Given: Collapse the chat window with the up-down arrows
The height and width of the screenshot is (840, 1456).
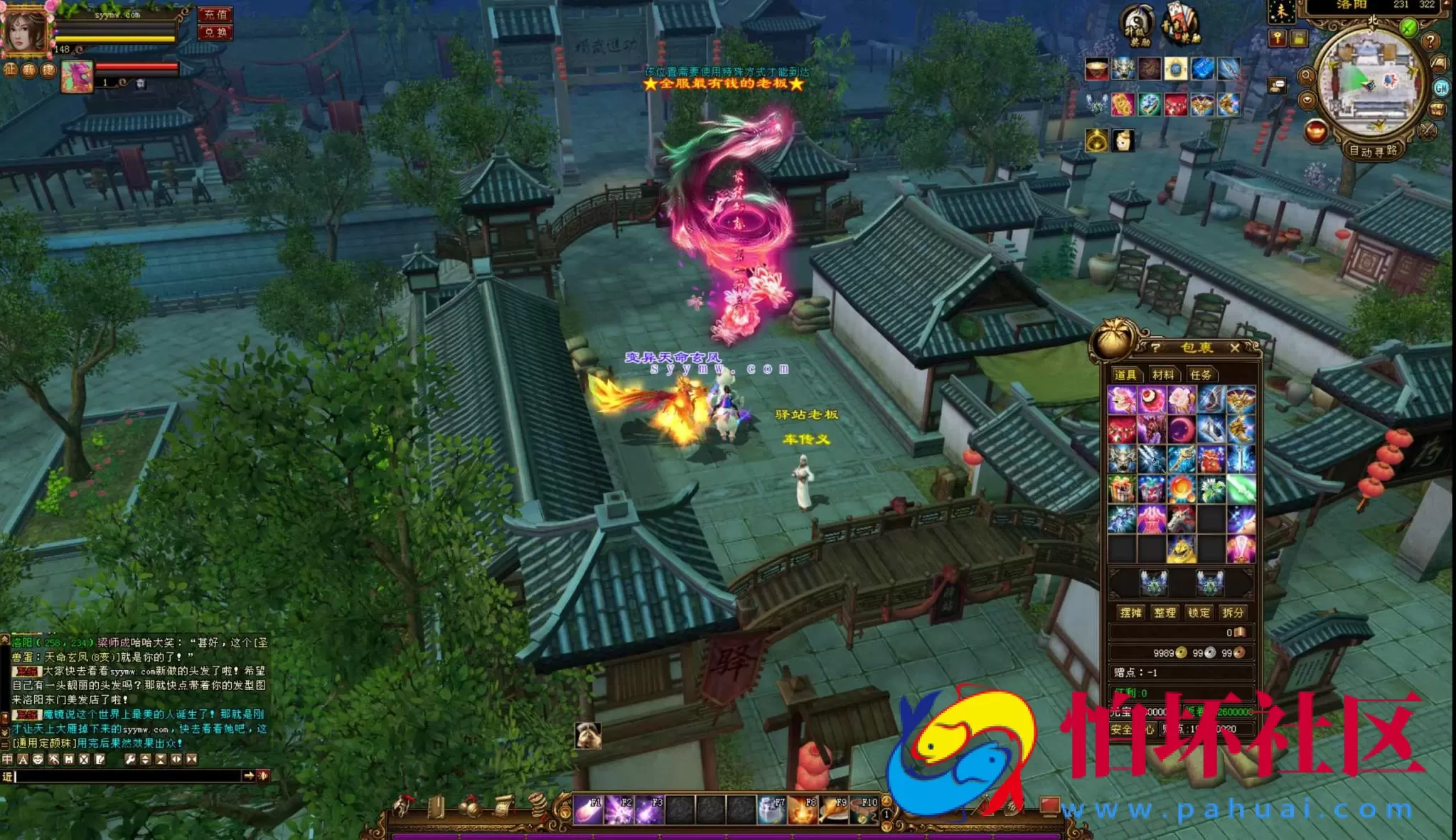Looking at the screenshot, I should pos(146,760).
